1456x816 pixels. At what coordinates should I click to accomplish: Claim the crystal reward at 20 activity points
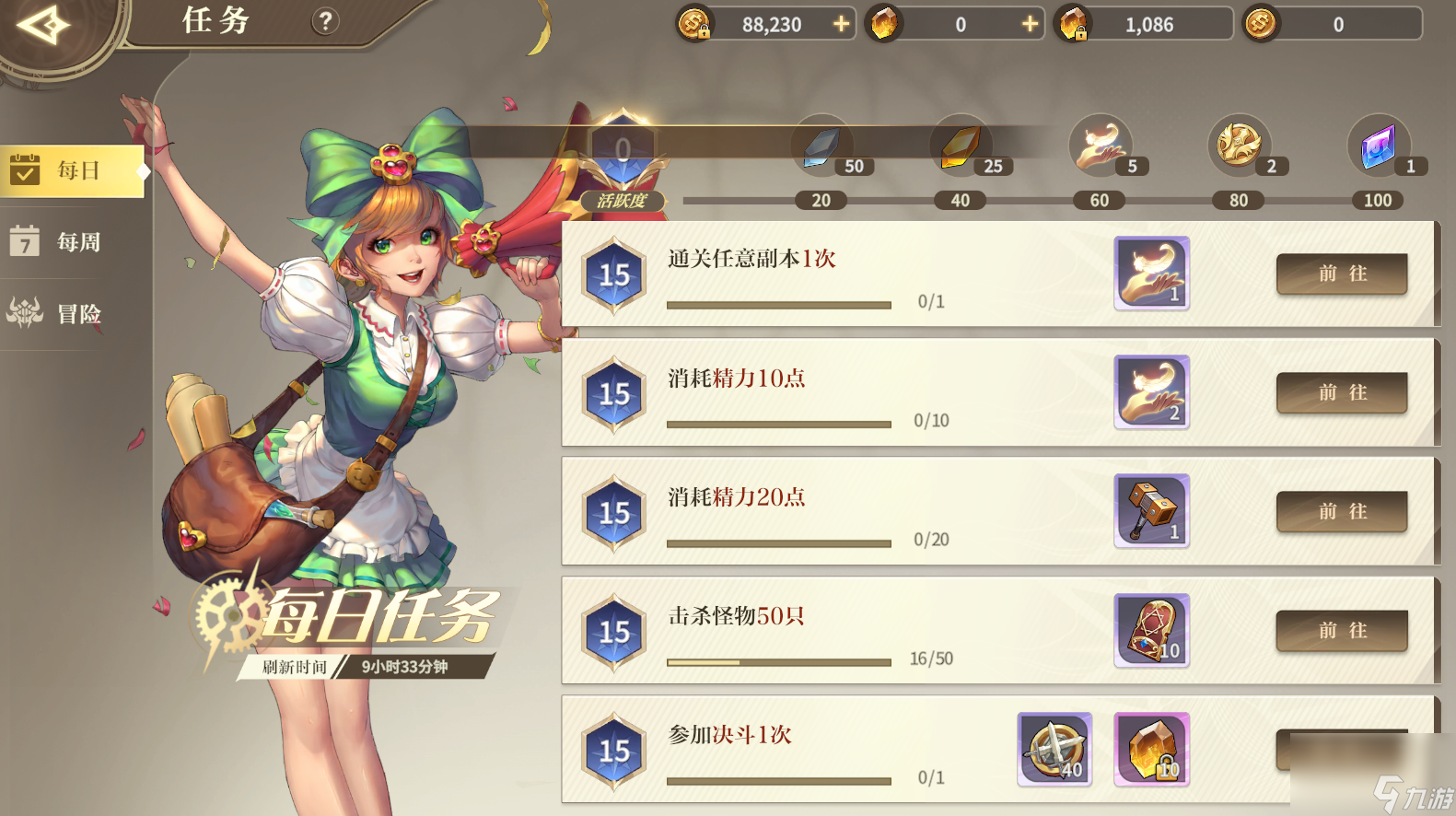tap(821, 146)
